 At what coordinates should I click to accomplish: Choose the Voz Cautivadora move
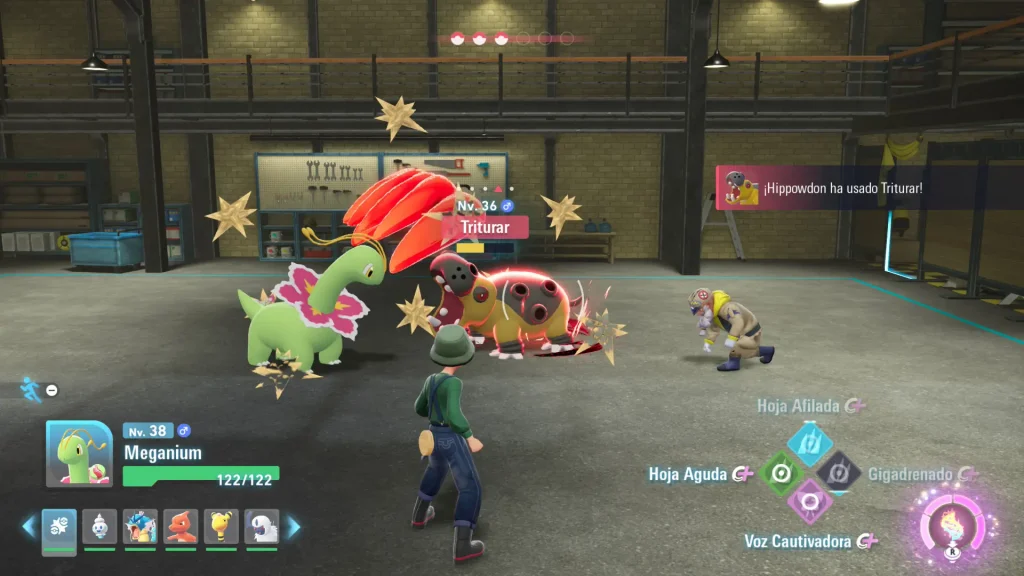click(x=810, y=500)
